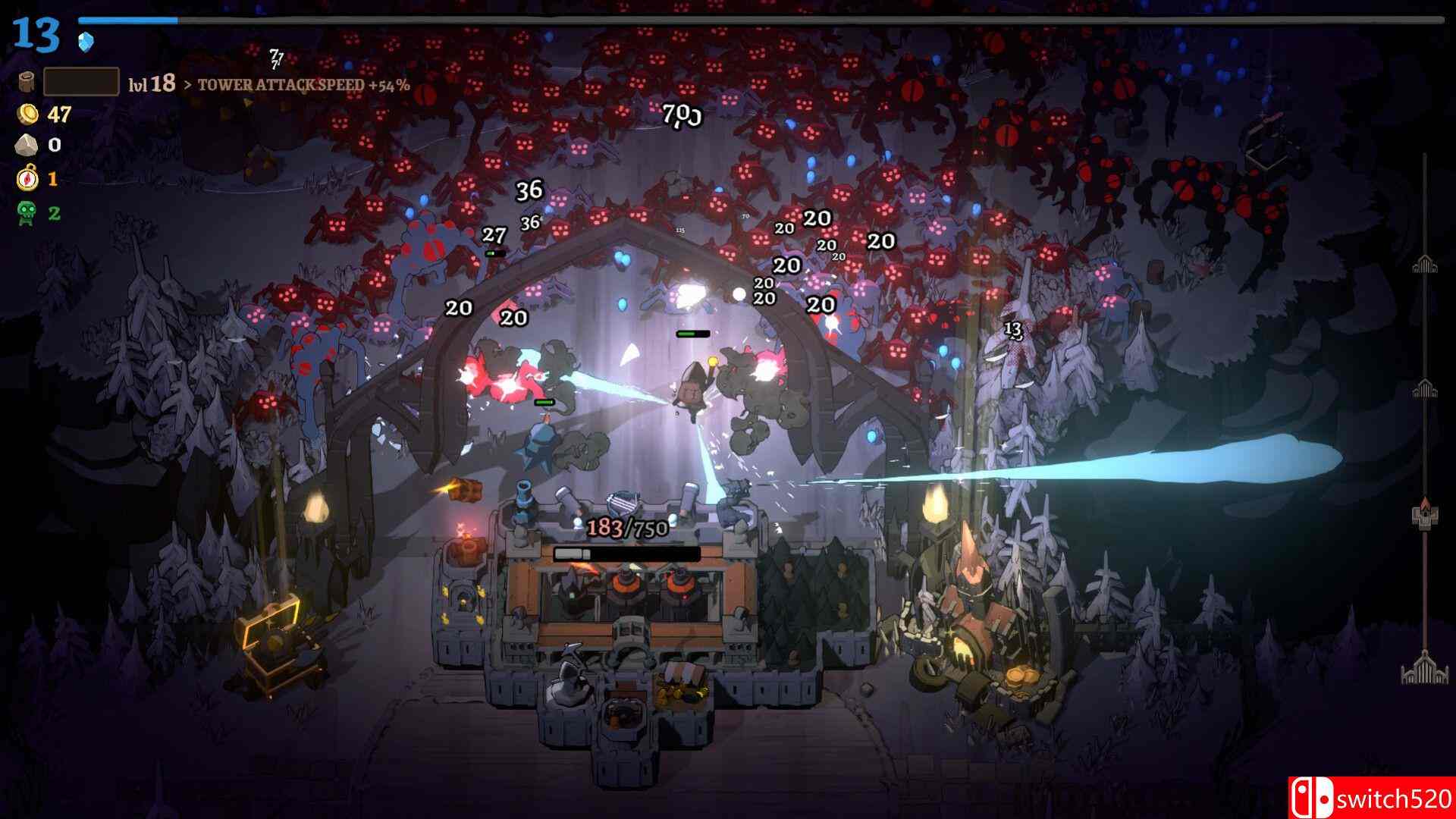
Task: Click the switch520 watermark logo
Action: point(1371,798)
